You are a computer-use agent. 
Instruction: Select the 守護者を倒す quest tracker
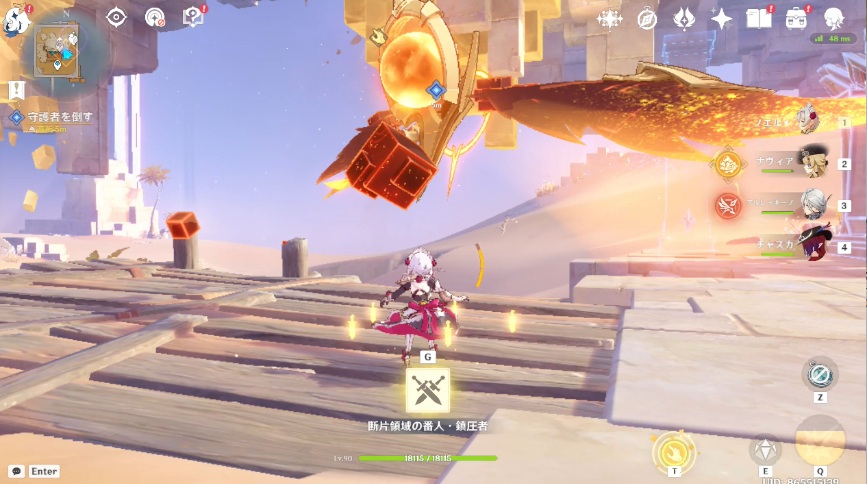coord(60,117)
